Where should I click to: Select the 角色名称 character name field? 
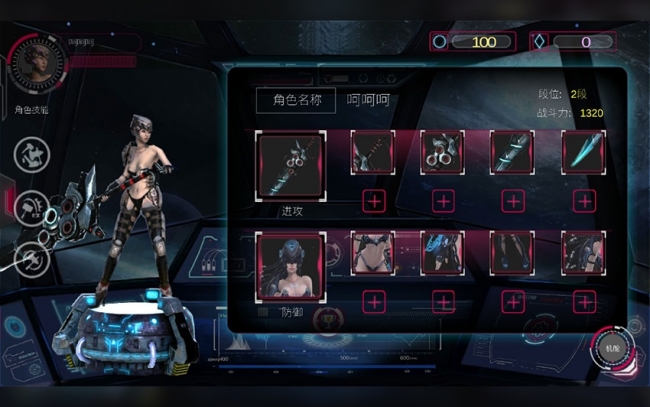[x=294, y=100]
